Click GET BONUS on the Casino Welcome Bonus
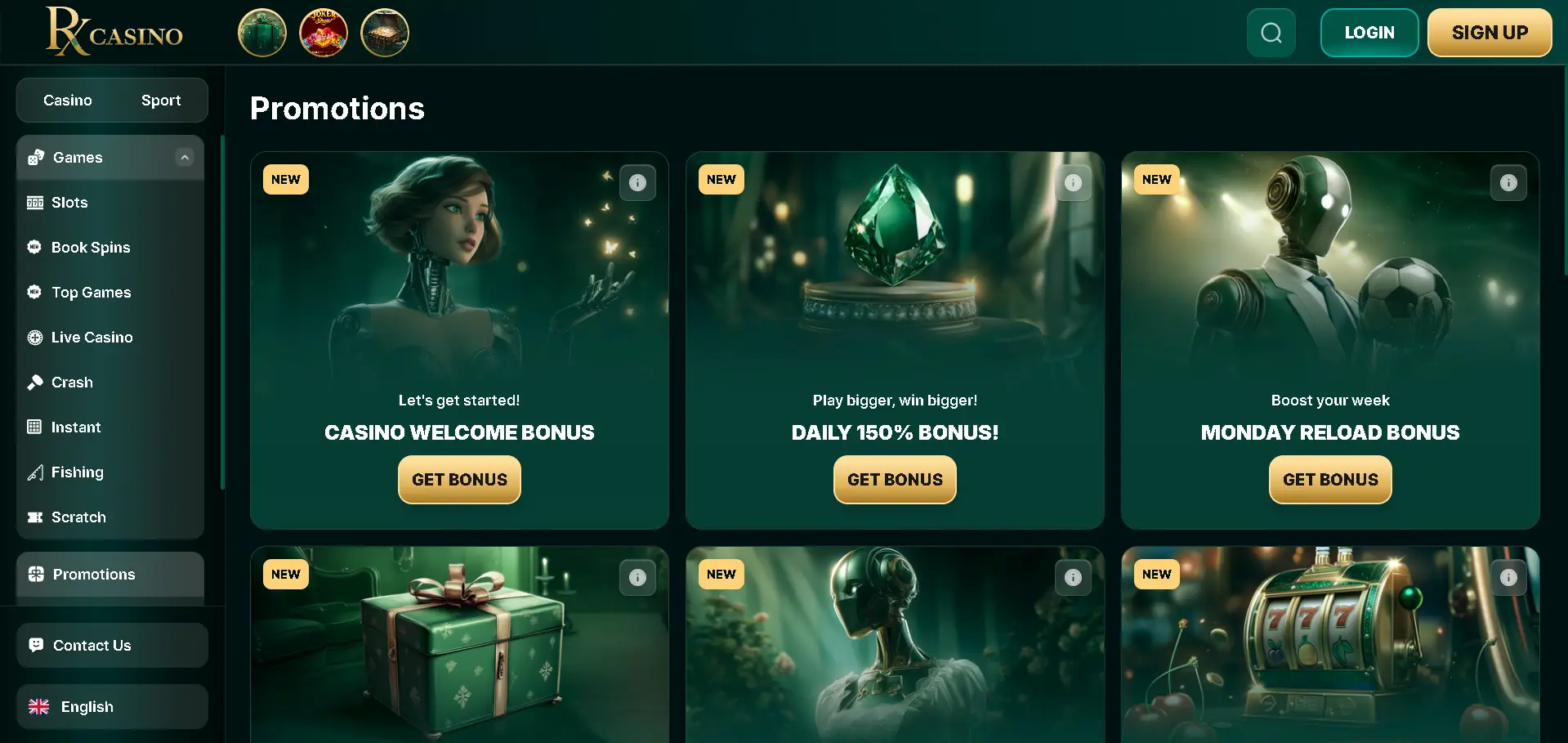The image size is (1568, 743). click(458, 480)
